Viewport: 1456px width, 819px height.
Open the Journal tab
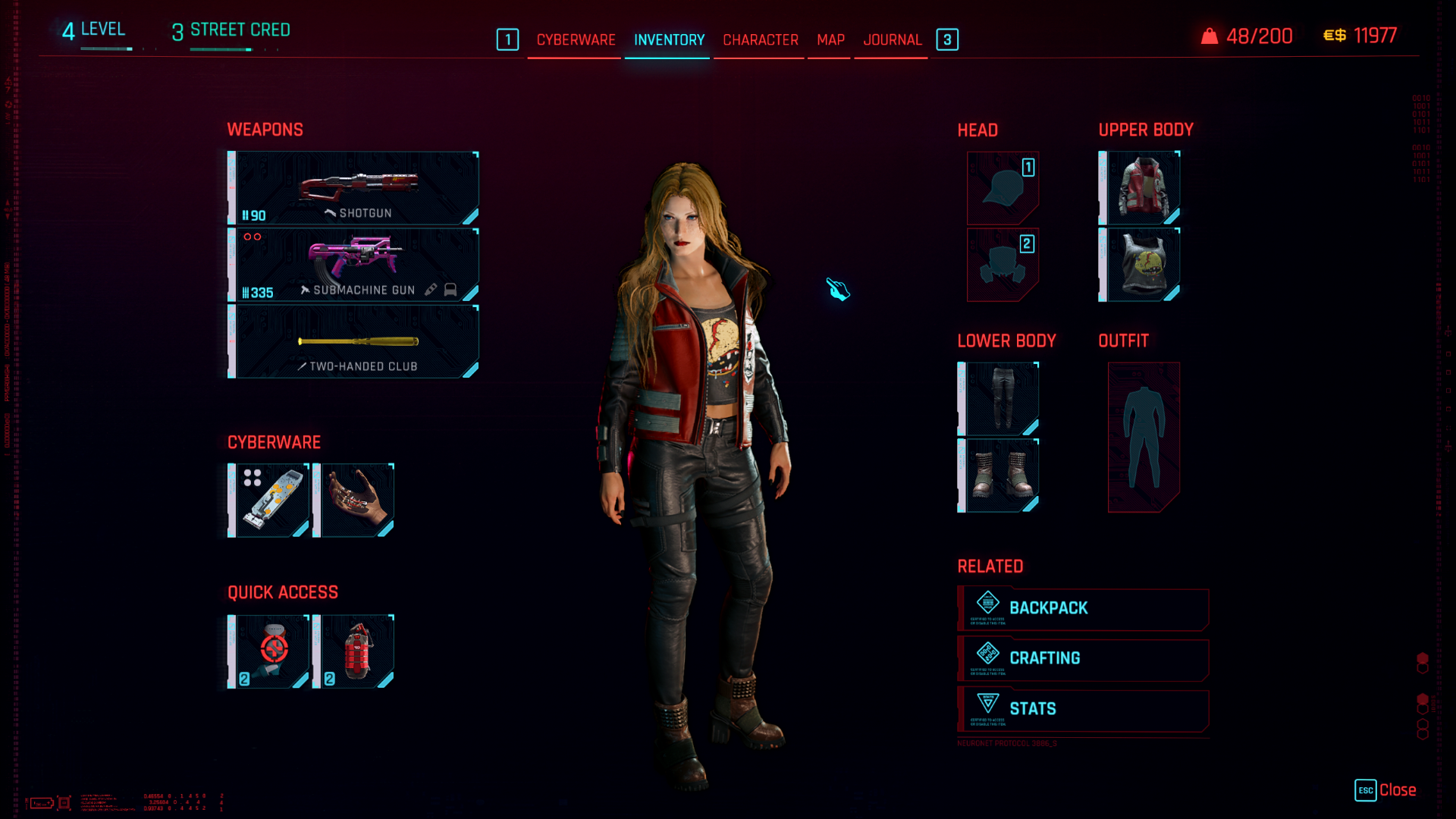(x=892, y=39)
